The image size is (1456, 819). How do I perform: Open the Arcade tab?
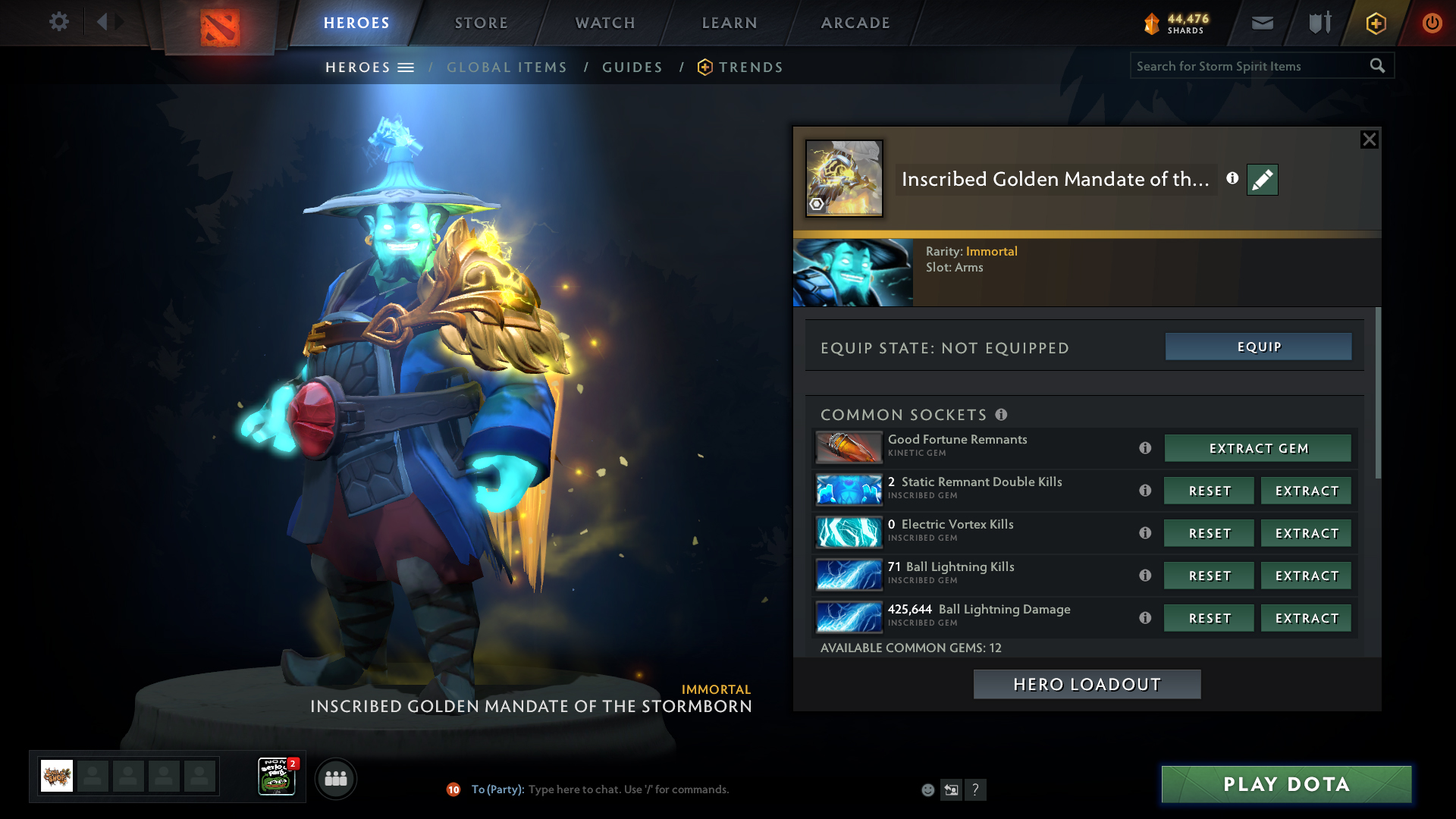(855, 23)
